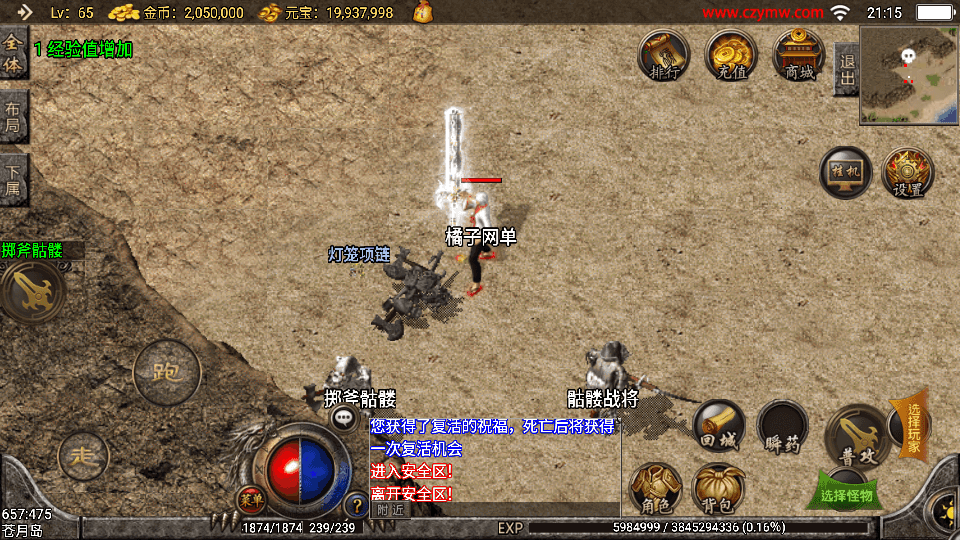Screen dimensions: 960x540
Task: Click the 退出 exit button
Action: point(846,70)
